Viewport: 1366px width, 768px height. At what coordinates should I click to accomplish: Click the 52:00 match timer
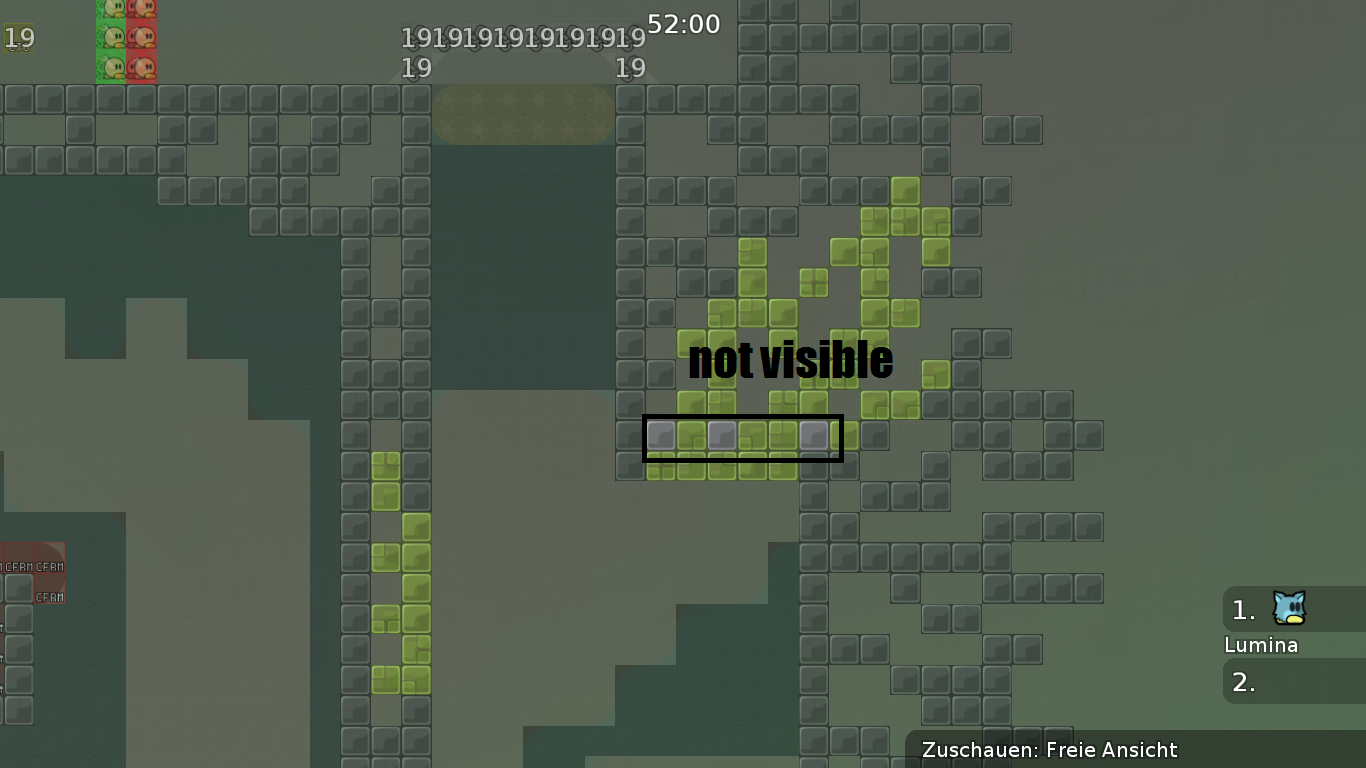pyautogui.click(x=683, y=23)
